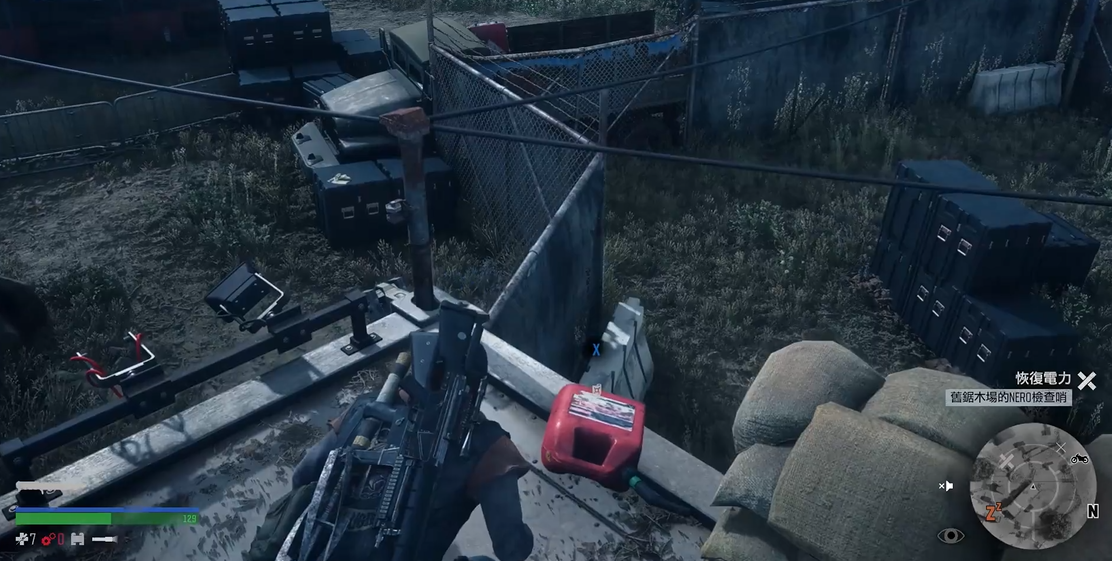Select the red gear scrap icon
This screenshot has width=1112, height=561.
click(x=47, y=540)
